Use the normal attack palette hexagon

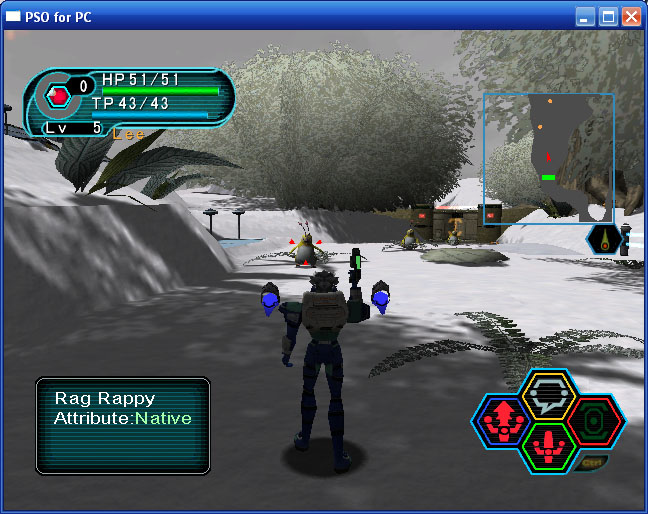point(546,446)
